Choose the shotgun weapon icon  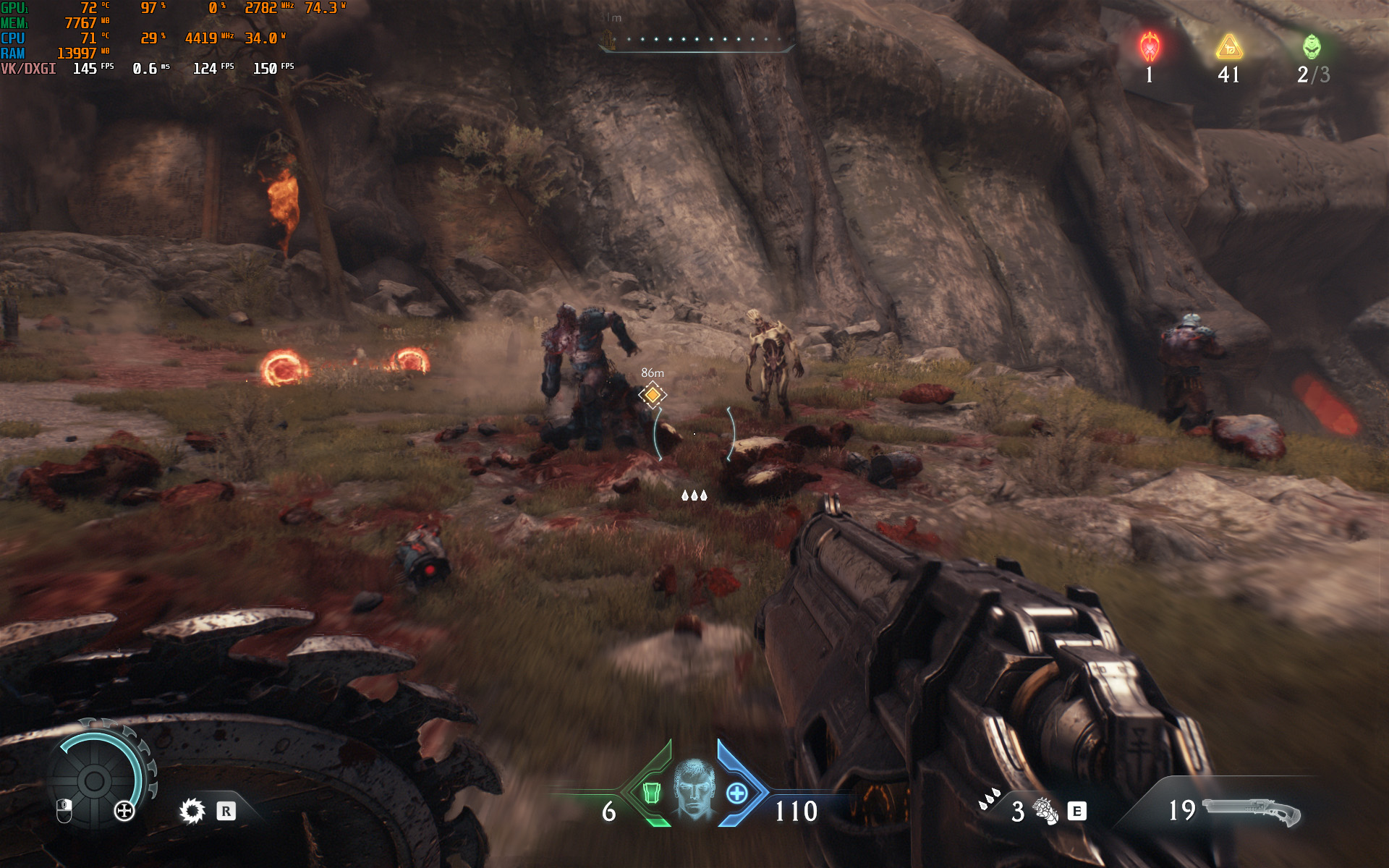[x=1252, y=812]
